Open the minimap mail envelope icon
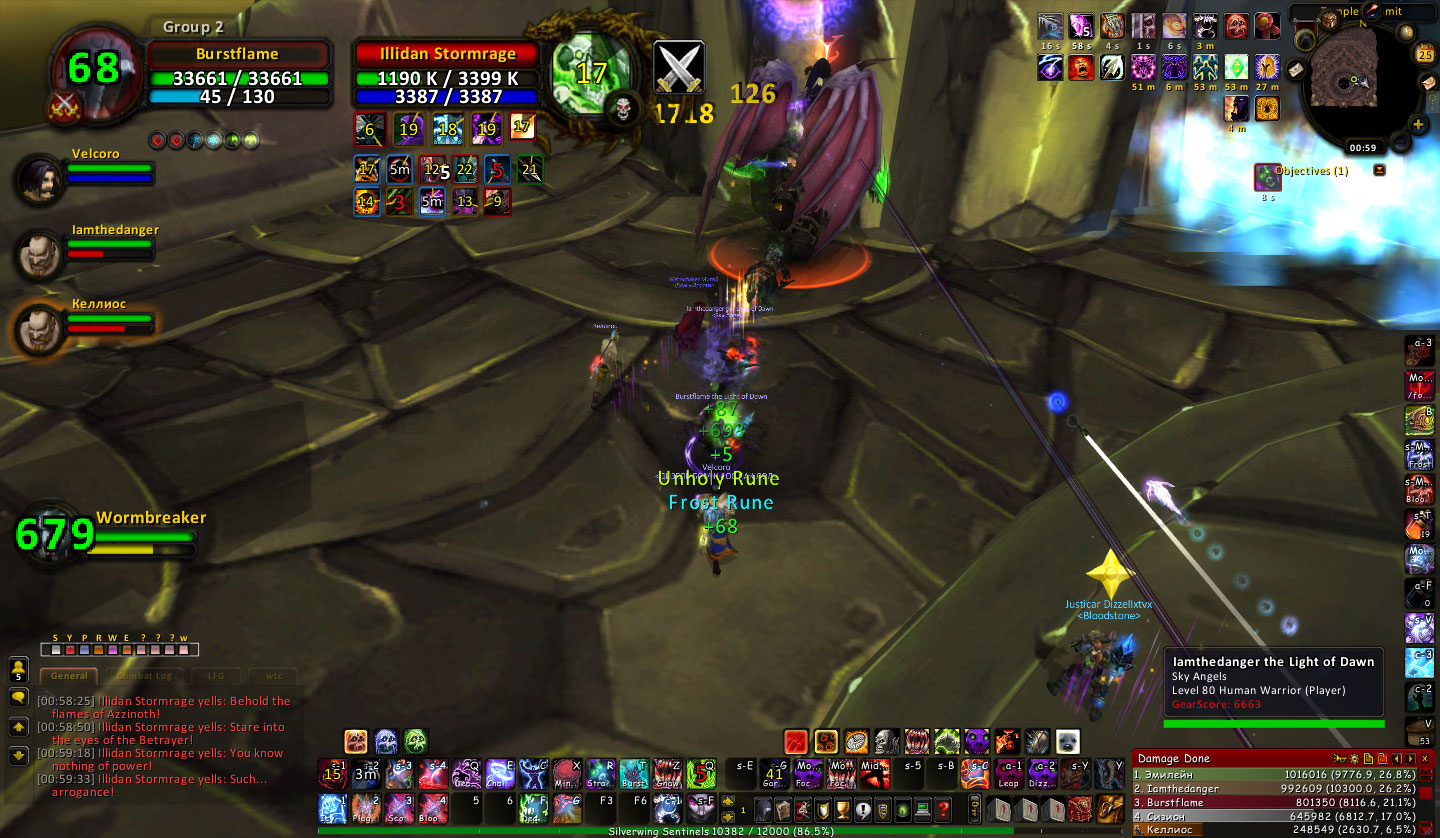Image resolution: width=1440 pixels, height=838 pixels. [x=1294, y=70]
